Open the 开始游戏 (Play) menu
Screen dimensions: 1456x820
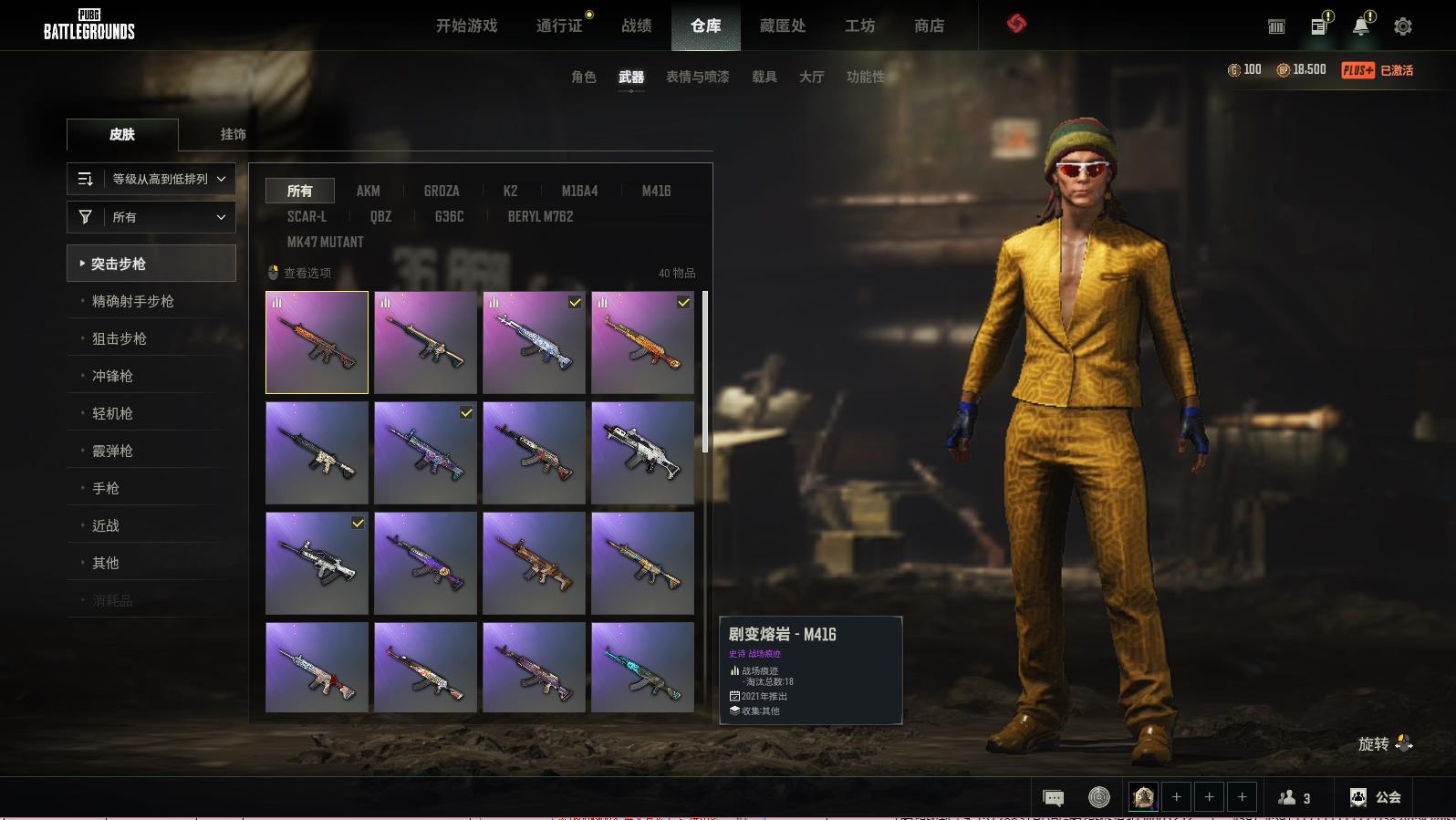point(466,26)
